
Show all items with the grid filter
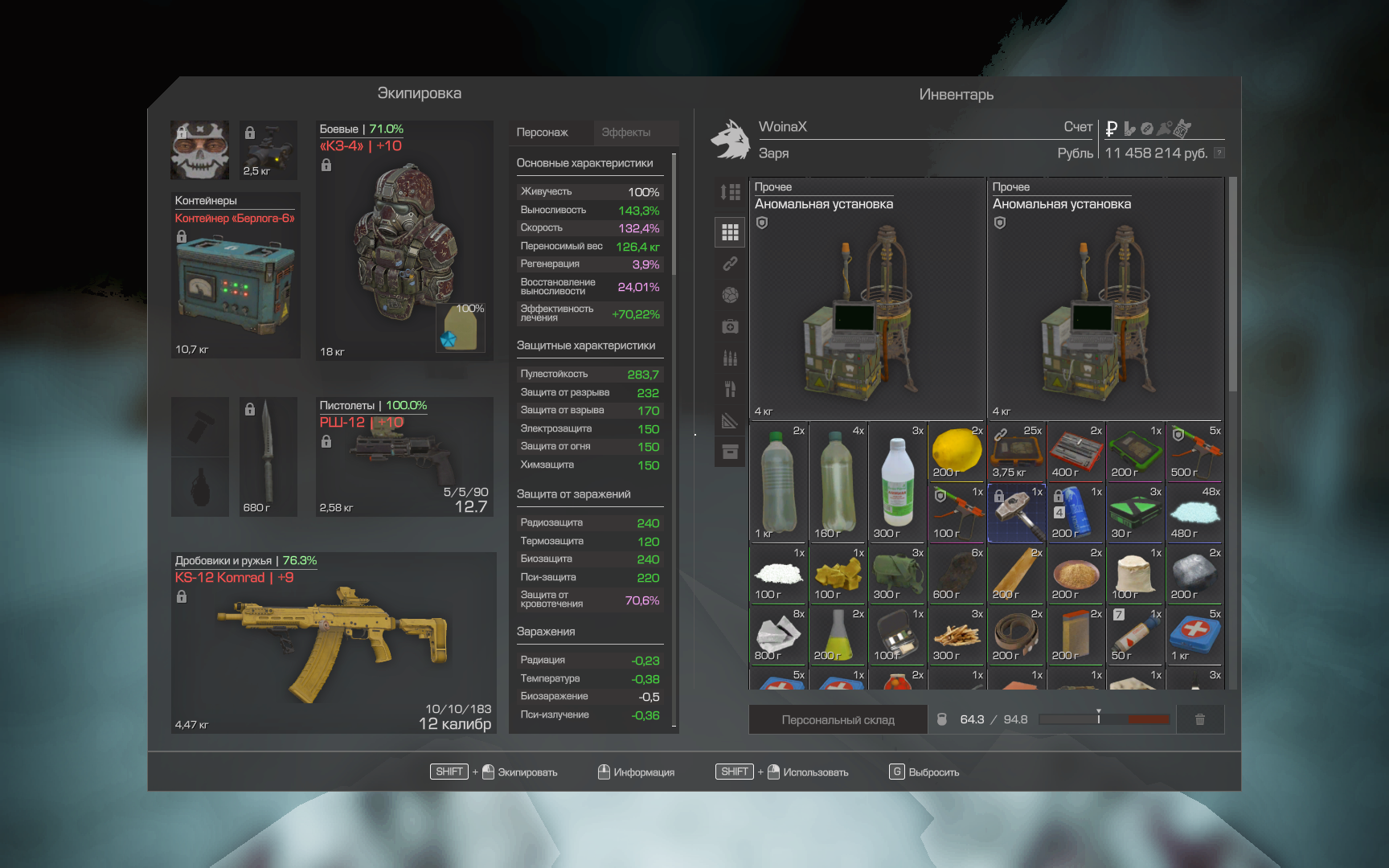(x=730, y=232)
